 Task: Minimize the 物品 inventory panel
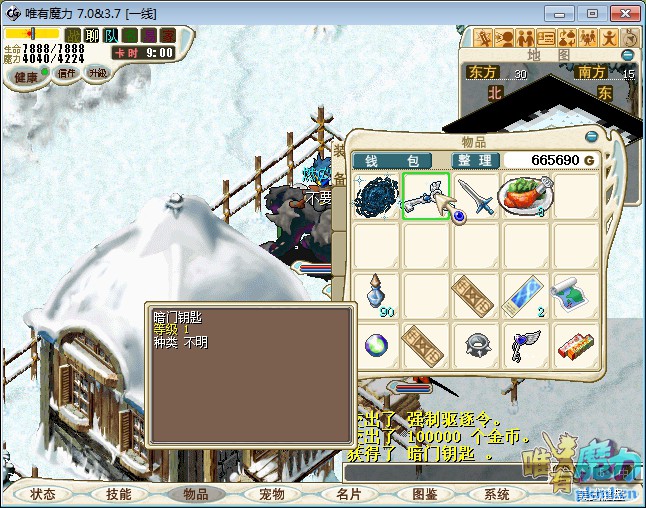(x=591, y=137)
